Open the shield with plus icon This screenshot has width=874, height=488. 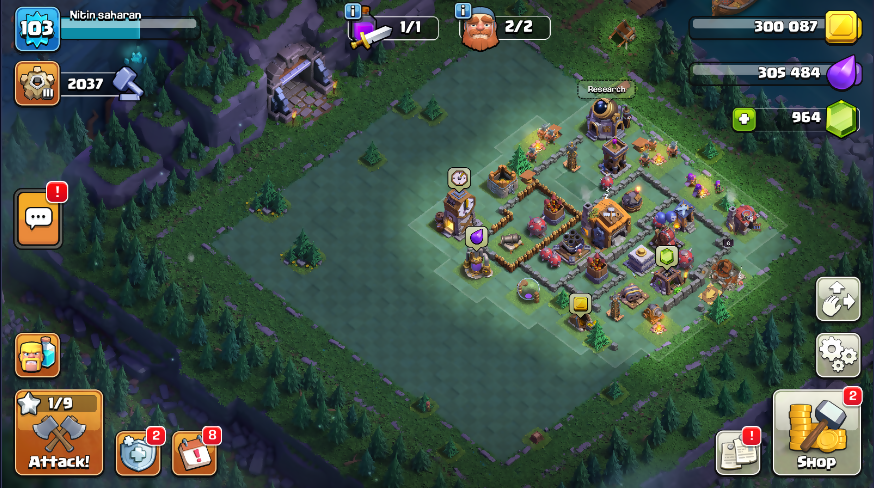pos(138,453)
